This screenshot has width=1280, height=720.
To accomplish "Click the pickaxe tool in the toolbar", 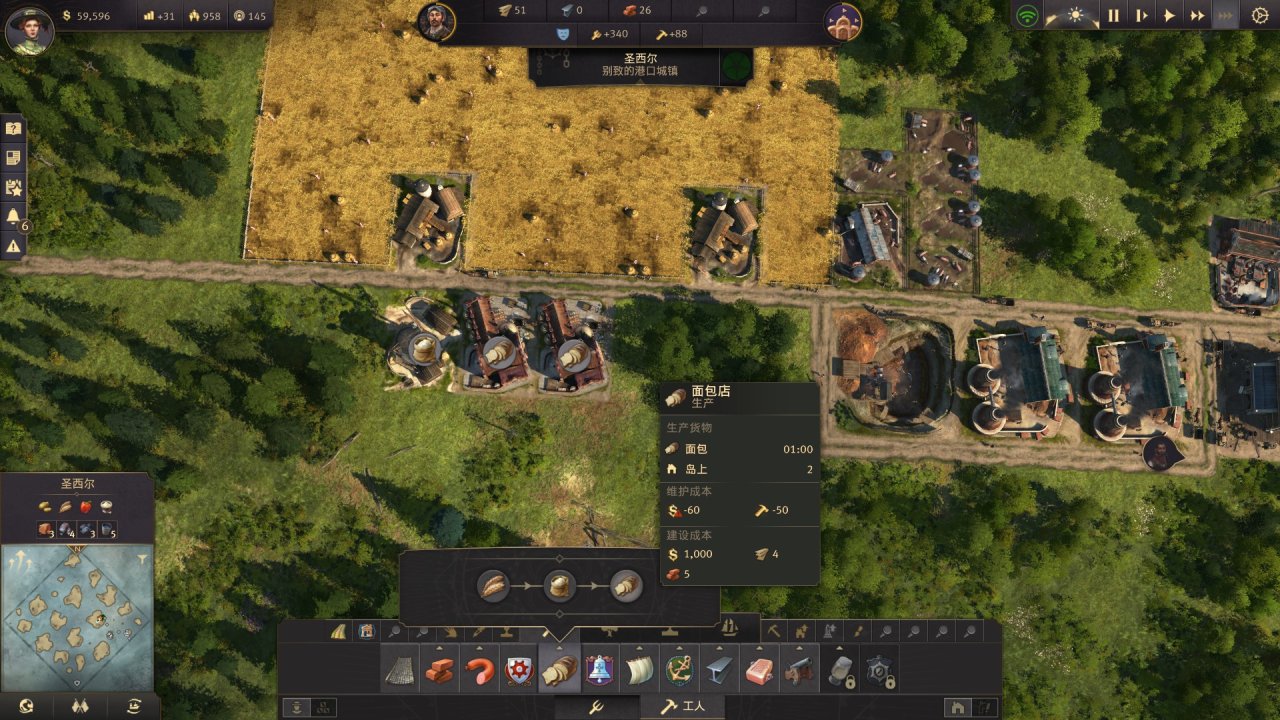I will (773, 631).
